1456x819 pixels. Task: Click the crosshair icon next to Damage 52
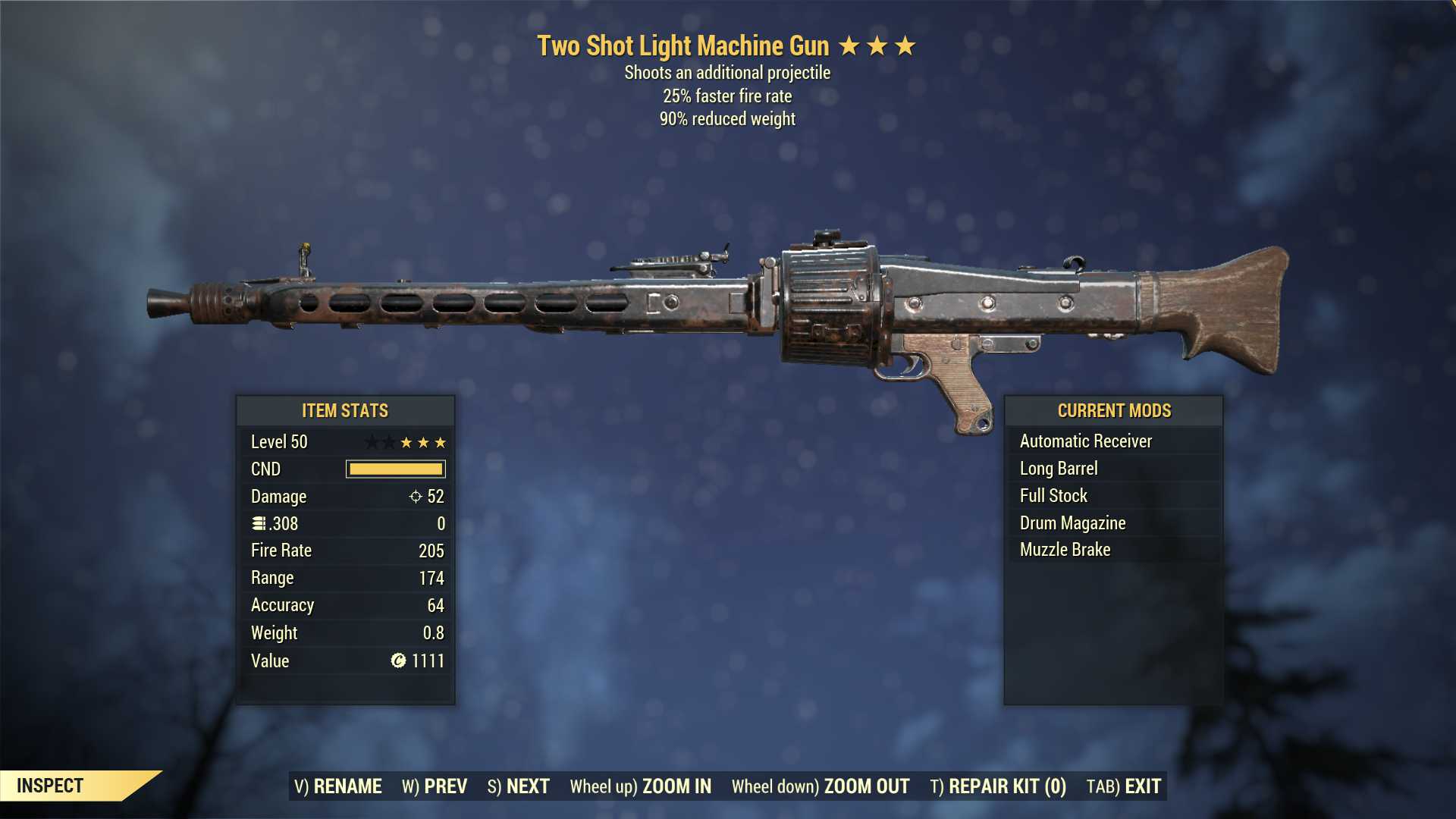[x=414, y=497]
